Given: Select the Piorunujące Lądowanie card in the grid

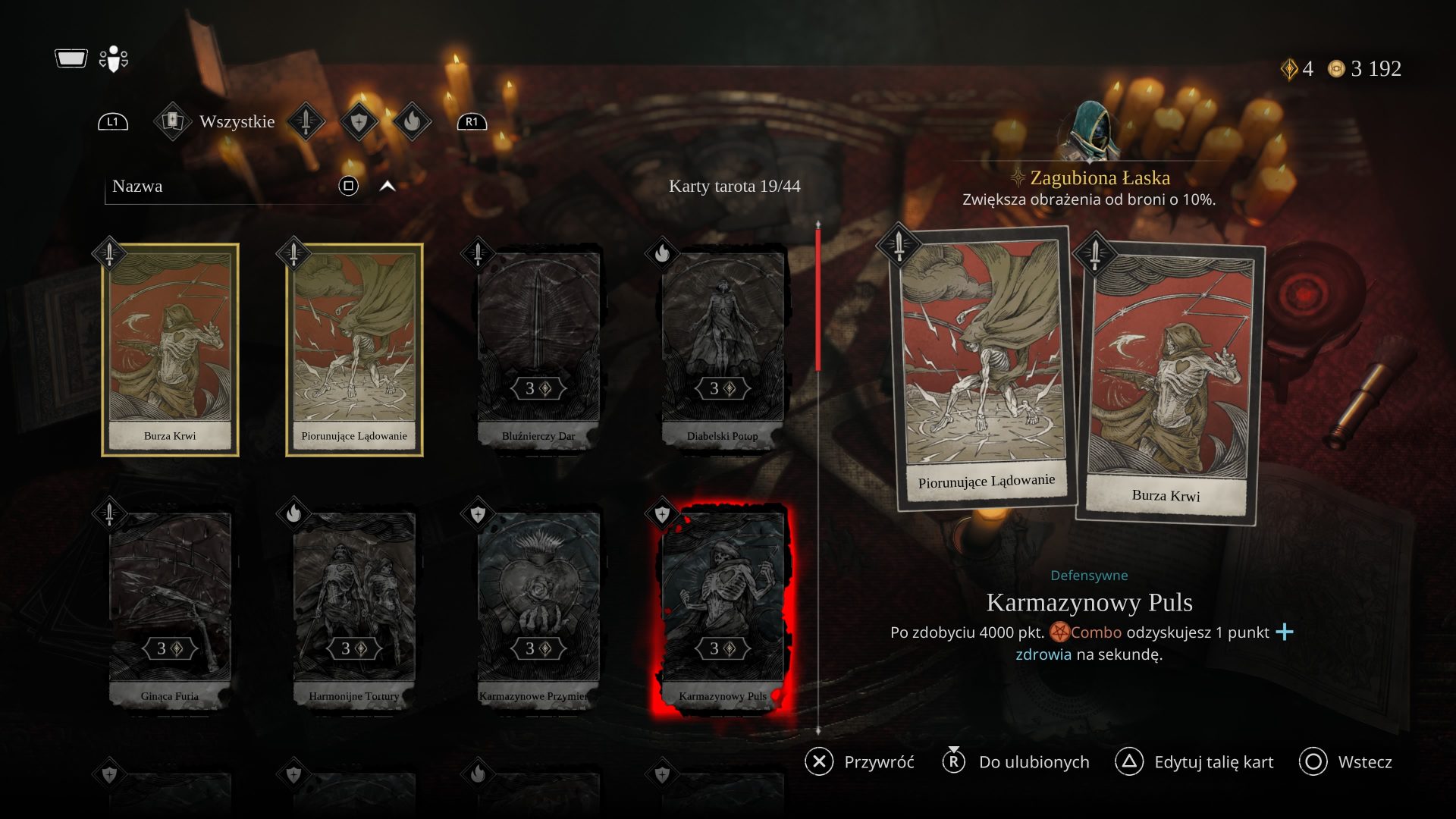Looking at the screenshot, I should click(x=354, y=350).
